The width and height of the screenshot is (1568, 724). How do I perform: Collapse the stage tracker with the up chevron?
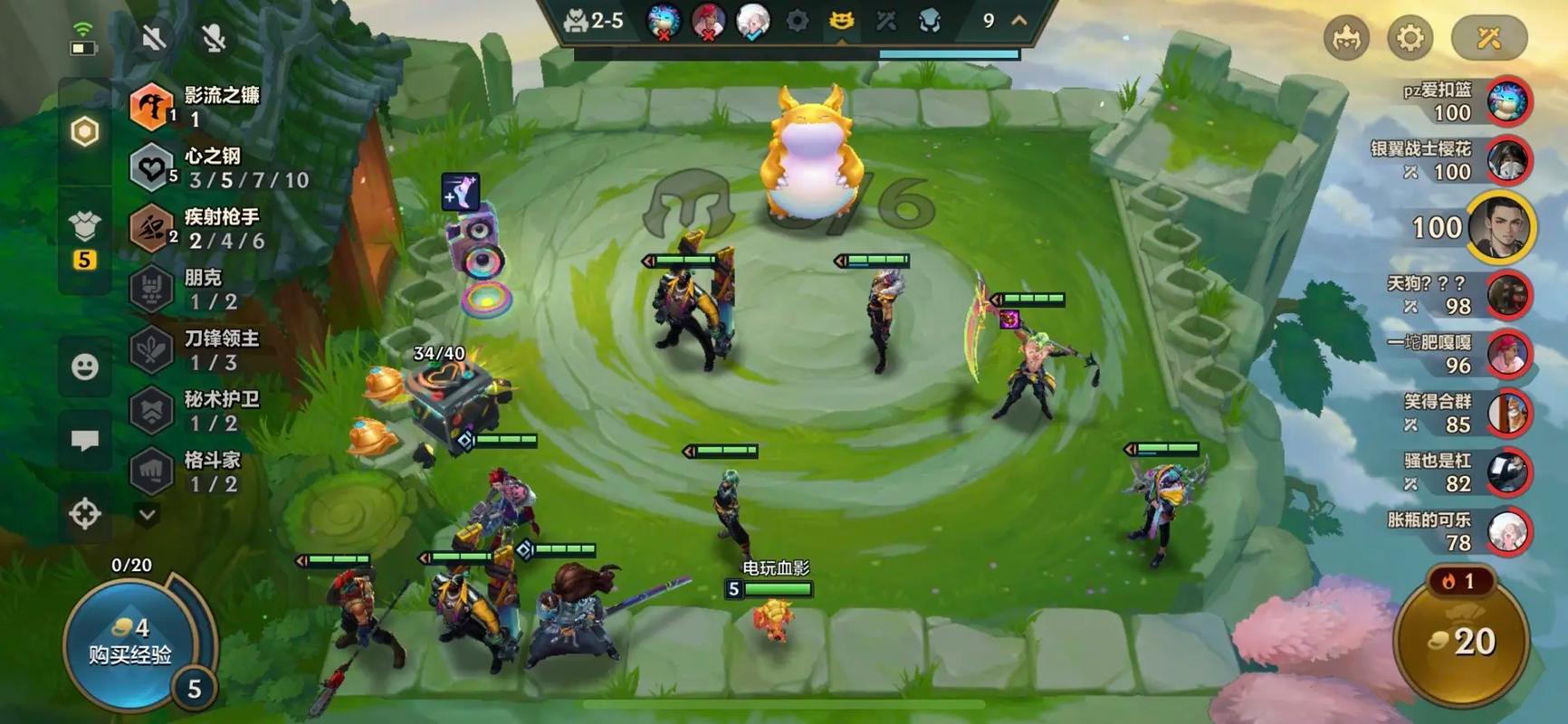pyautogui.click(x=1019, y=20)
